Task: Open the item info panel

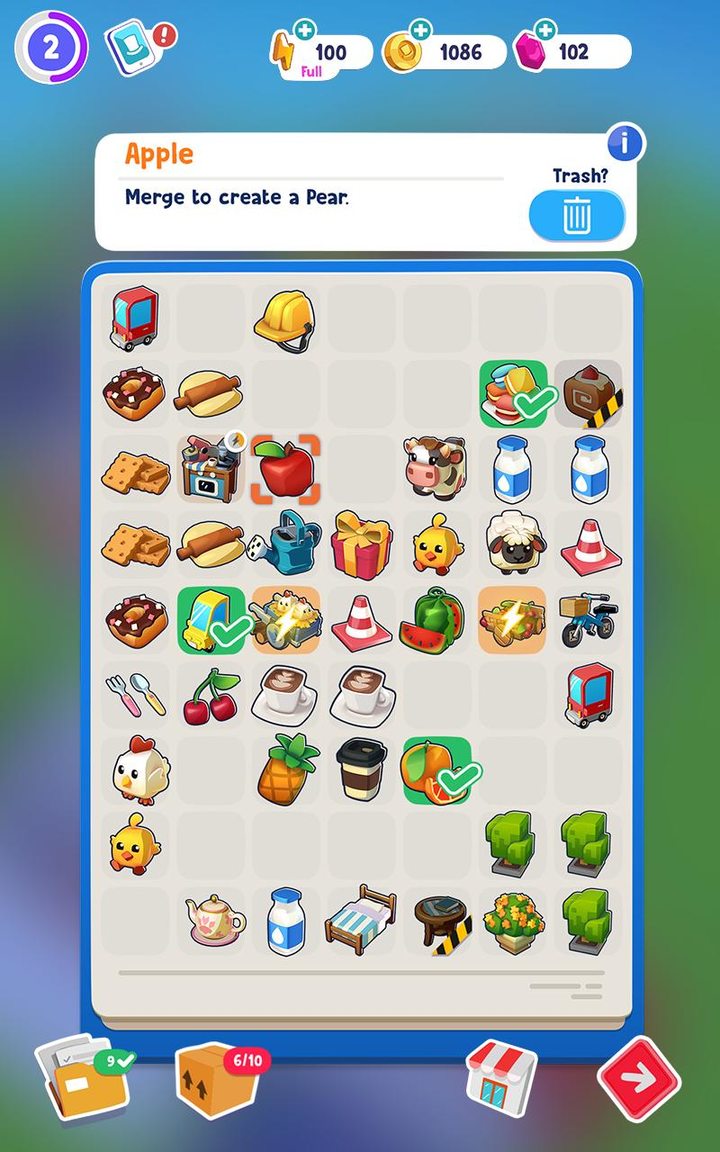Action: coord(625,144)
